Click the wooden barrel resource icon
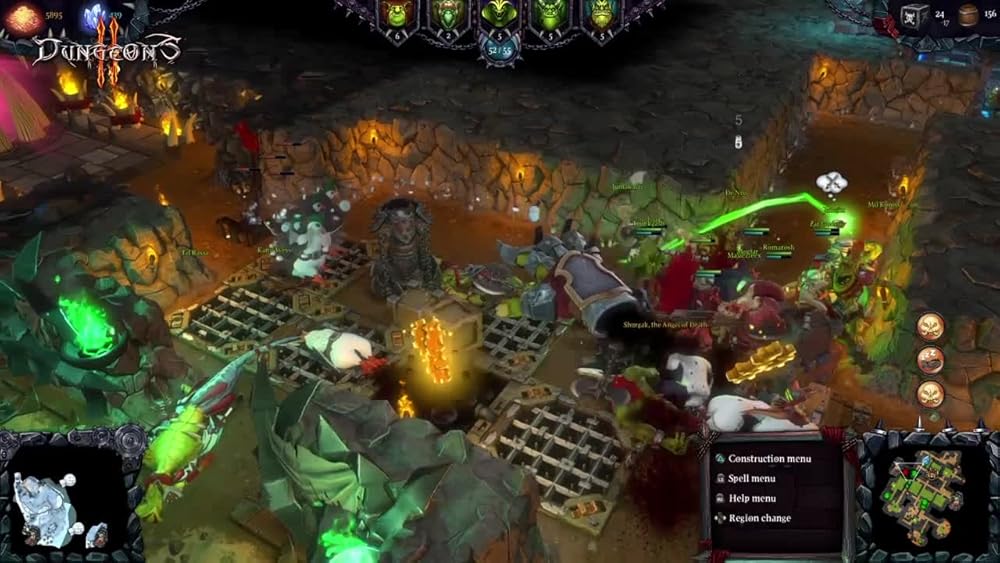 coord(966,15)
